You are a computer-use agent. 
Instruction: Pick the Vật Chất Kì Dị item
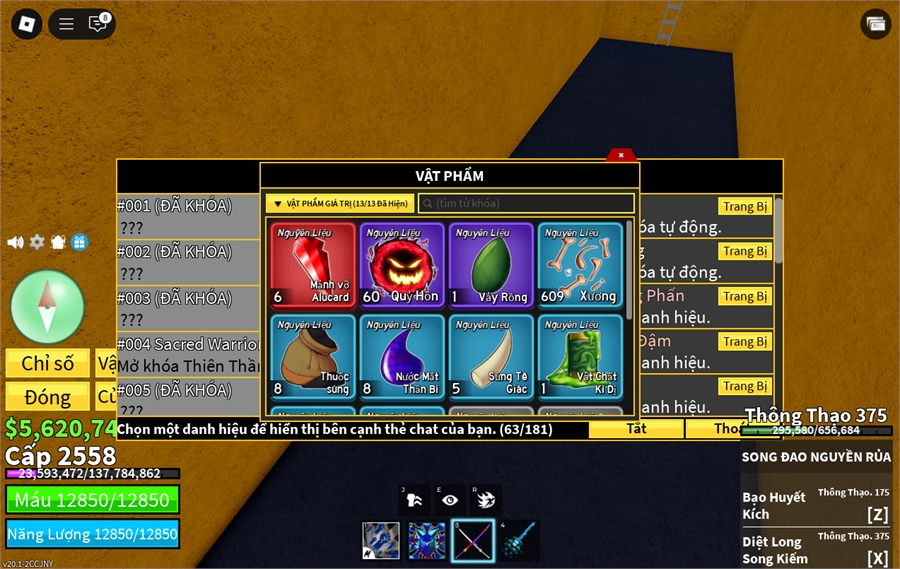coord(580,356)
